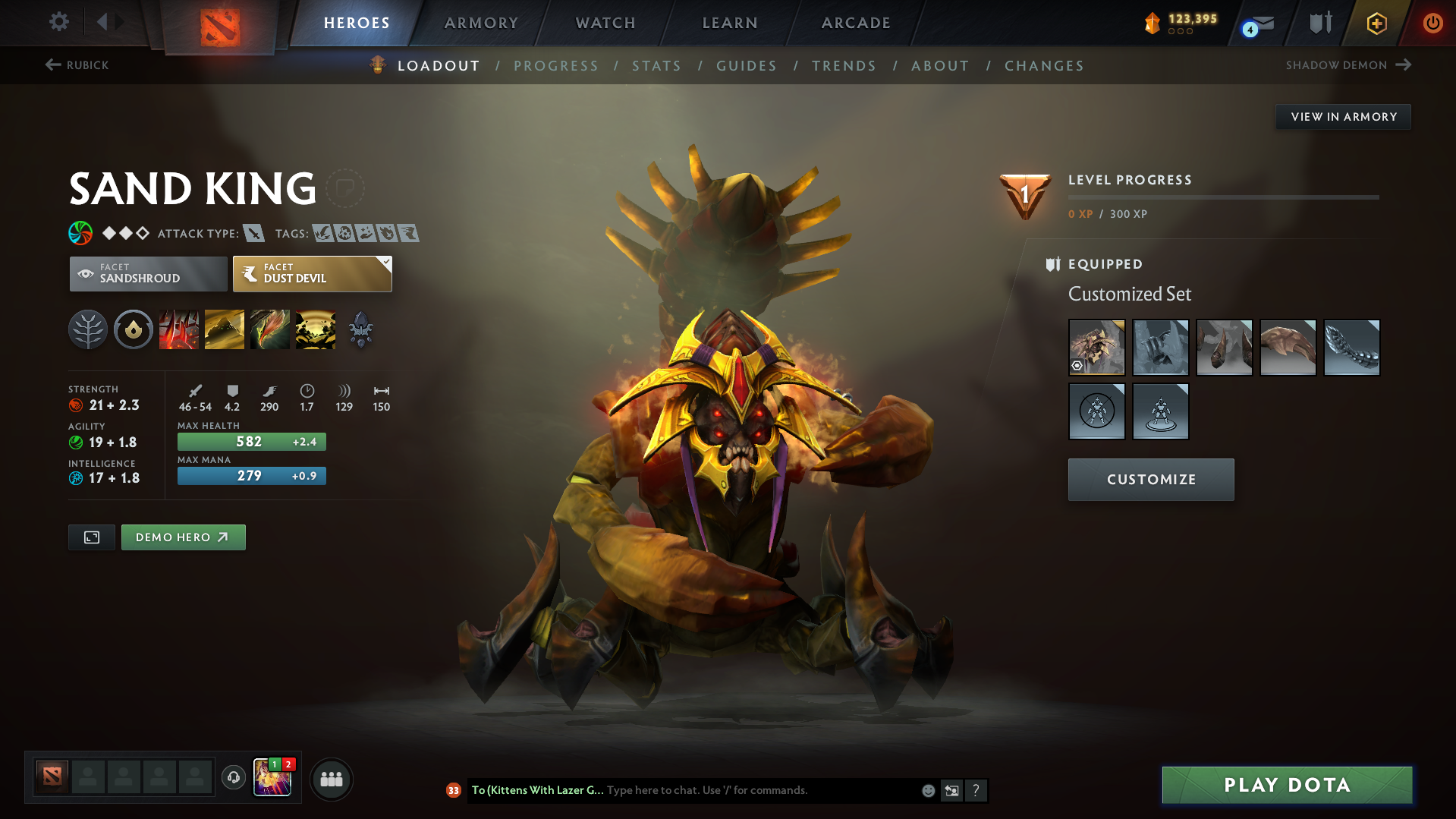
Task: Open the chat channel selector icon
Action: click(952, 790)
